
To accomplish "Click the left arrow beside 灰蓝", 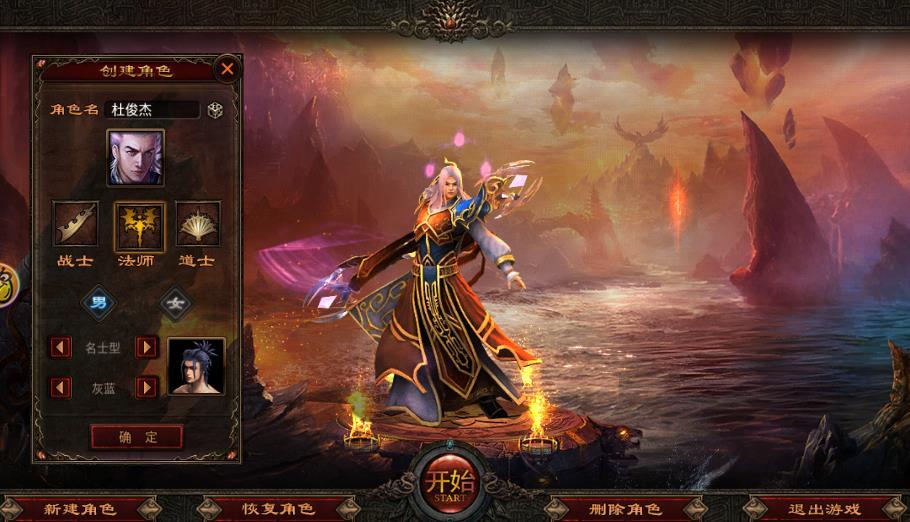I will click(62, 387).
